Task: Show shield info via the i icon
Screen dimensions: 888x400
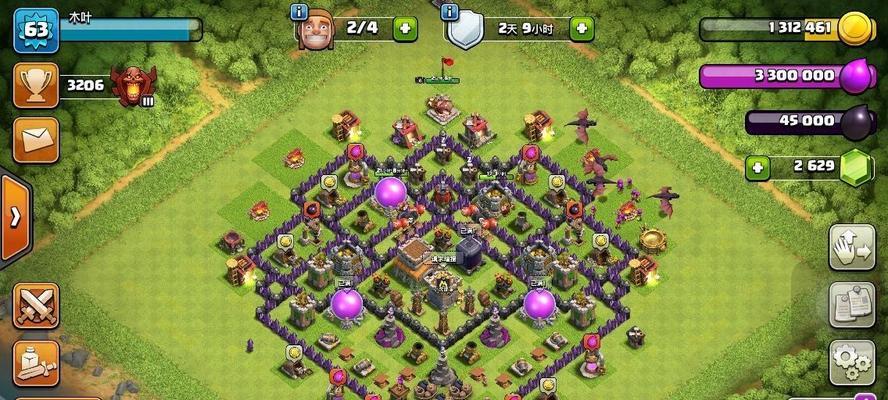Action: pyautogui.click(x=450, y=12)
